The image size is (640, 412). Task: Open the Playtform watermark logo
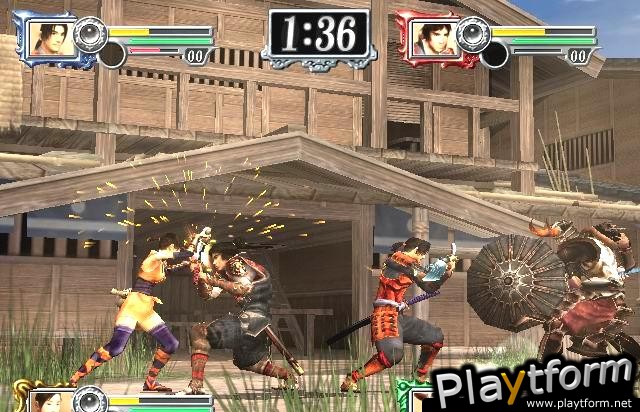(535, 380)
